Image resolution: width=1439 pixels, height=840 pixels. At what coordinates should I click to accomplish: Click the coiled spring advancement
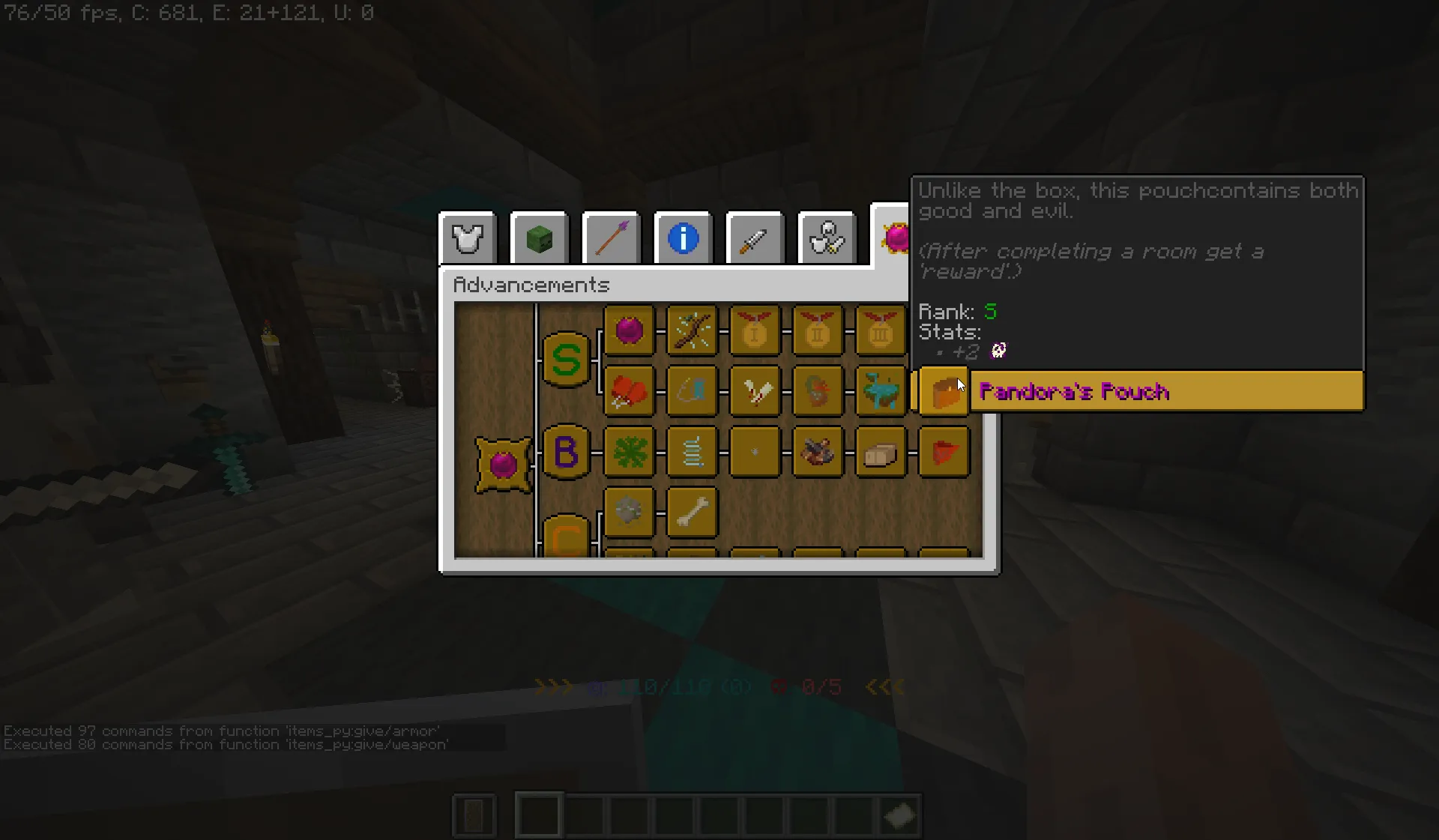click(x=693, y=452)
